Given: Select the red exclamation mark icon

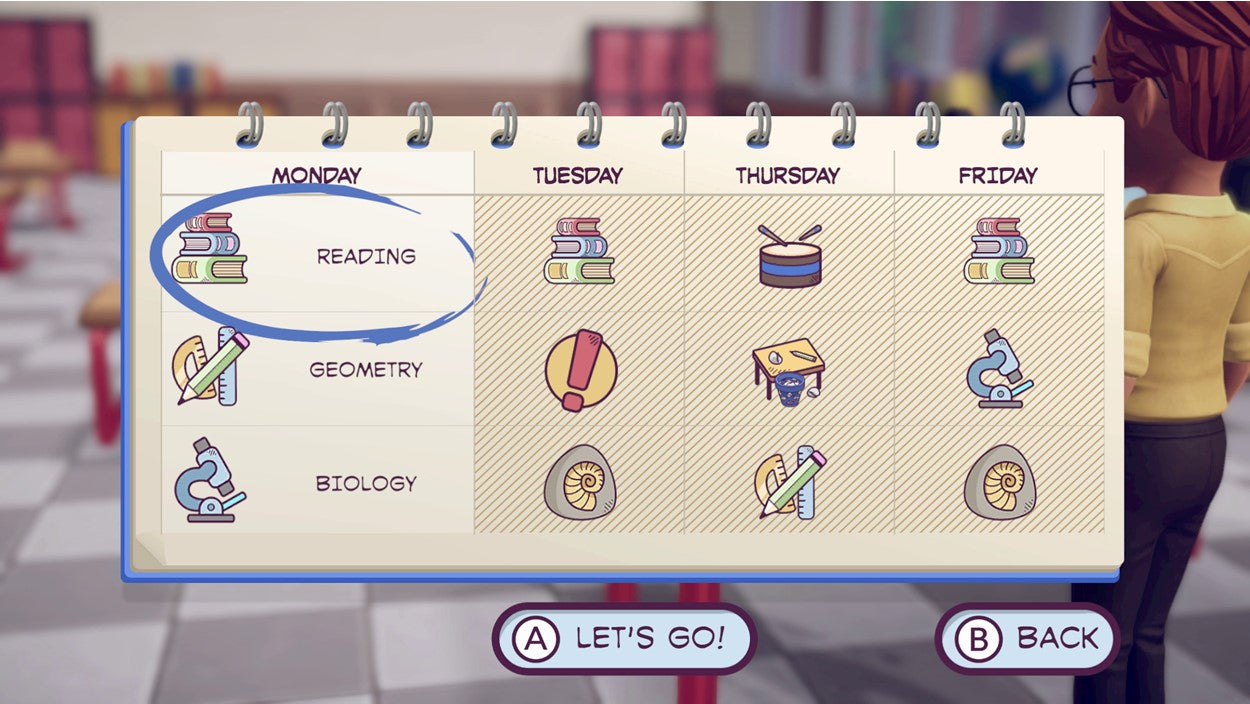Looking at the screenshot, I should pos(580,370).
